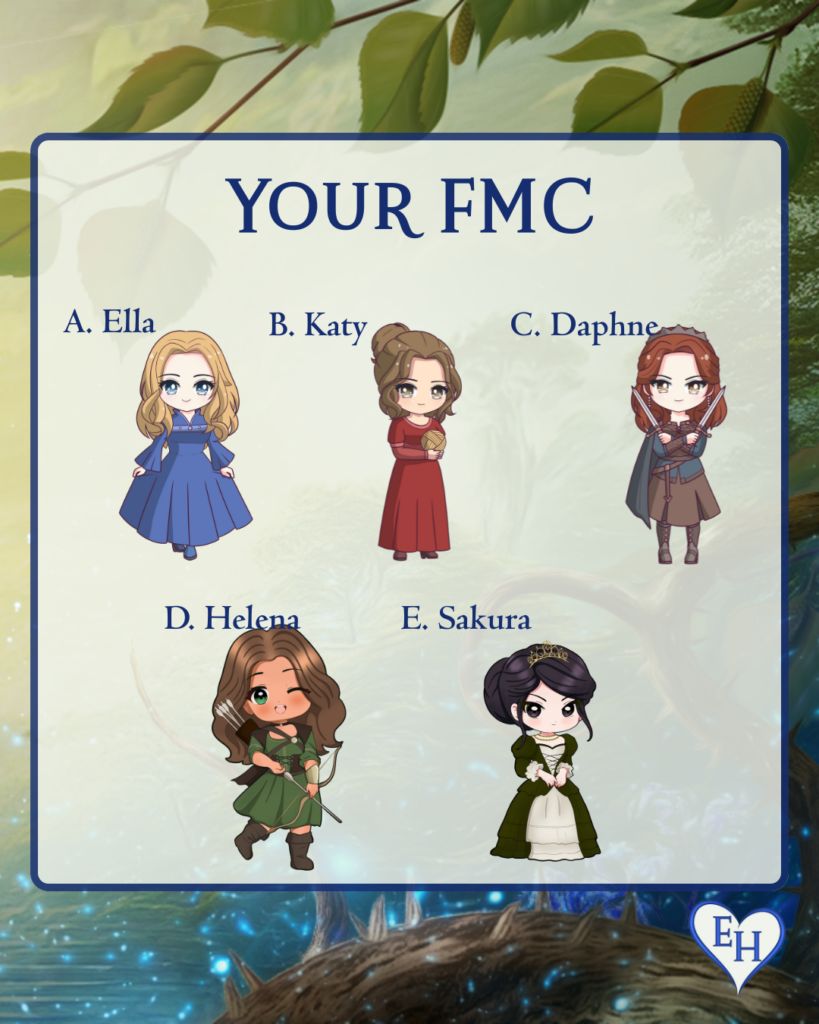Select Katy in the red dress
Screen dimensions: 819x1024
415,440
